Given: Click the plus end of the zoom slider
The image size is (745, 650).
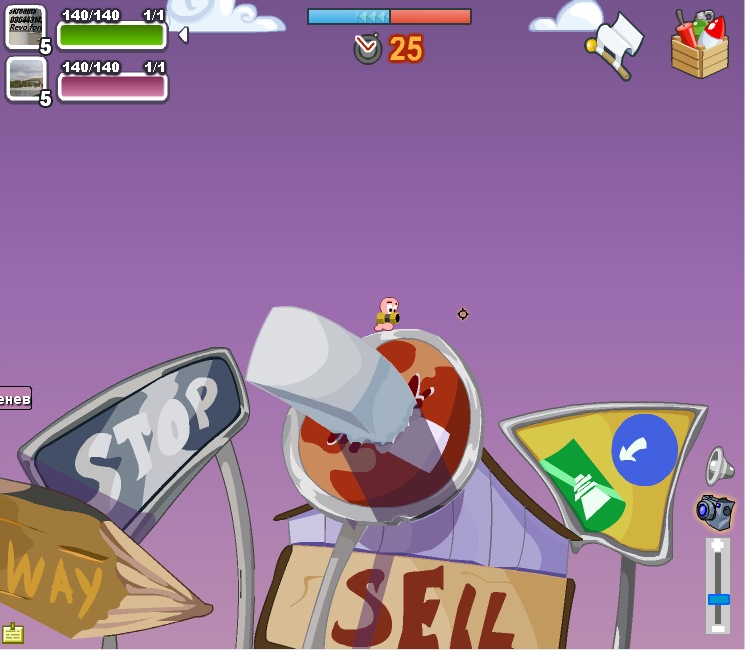Looking at the screenshot, I should [x=718, y=547].
